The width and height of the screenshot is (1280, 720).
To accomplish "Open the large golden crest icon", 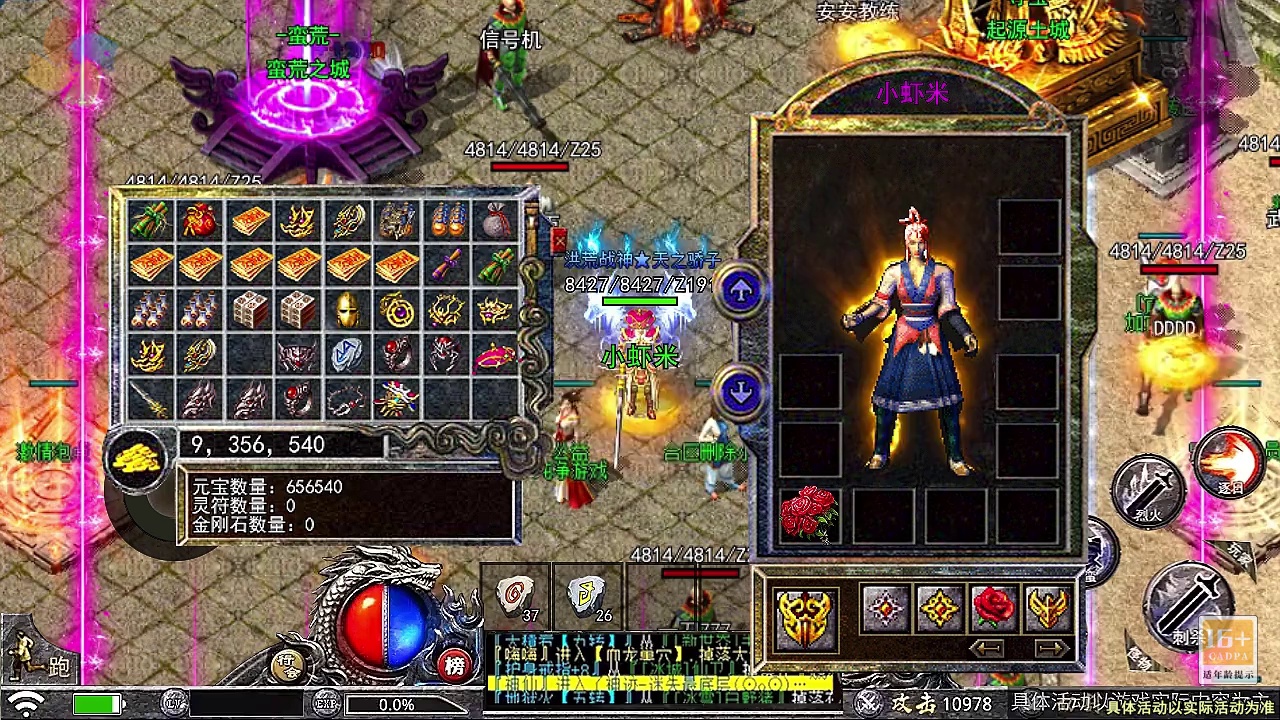I will click(806, 618).
